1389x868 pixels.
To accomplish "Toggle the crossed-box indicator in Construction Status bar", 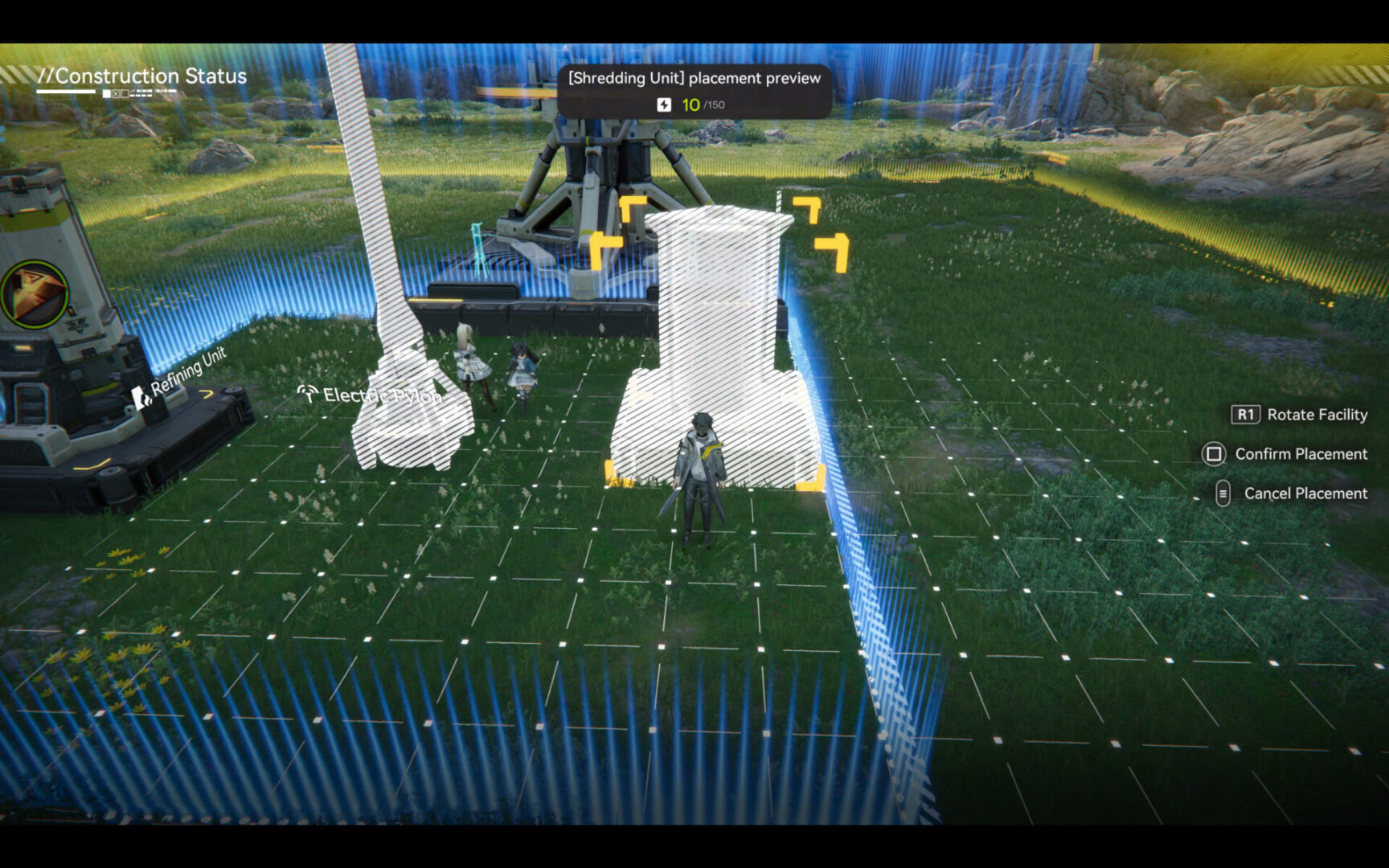I will pyautogui.click(x=116, y=93).
